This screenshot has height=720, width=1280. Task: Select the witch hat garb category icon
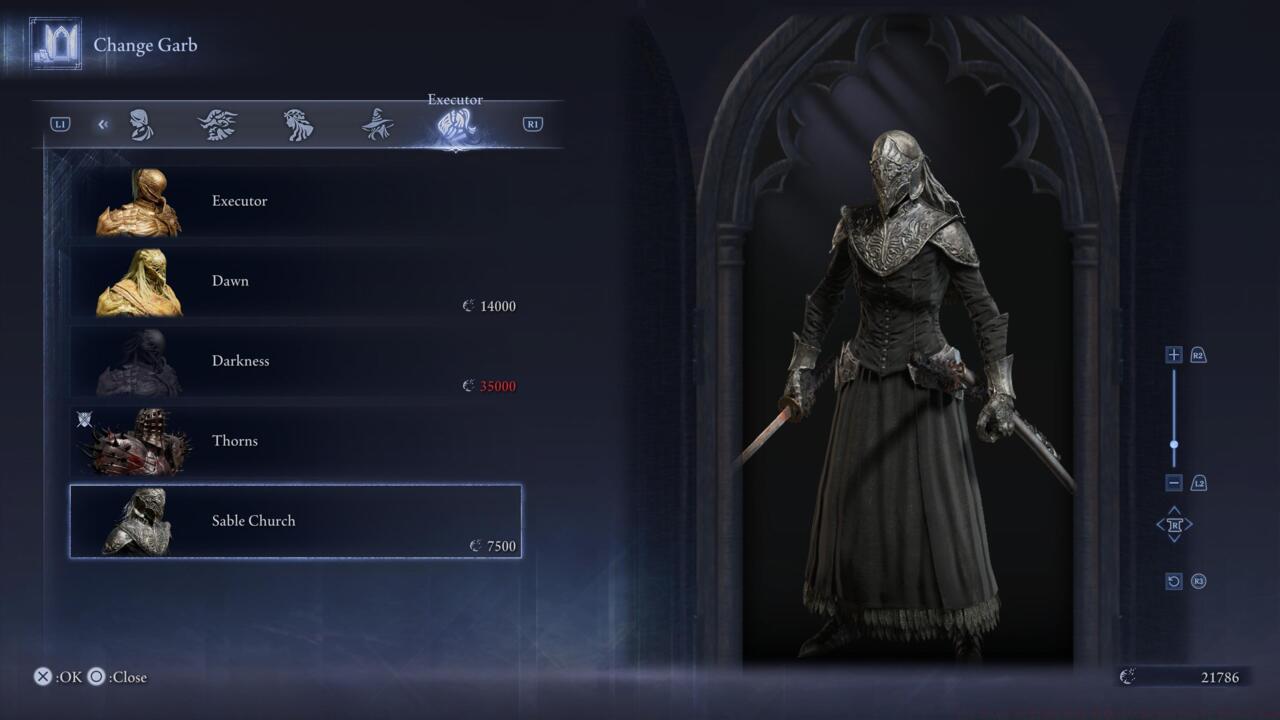[377, 123]
